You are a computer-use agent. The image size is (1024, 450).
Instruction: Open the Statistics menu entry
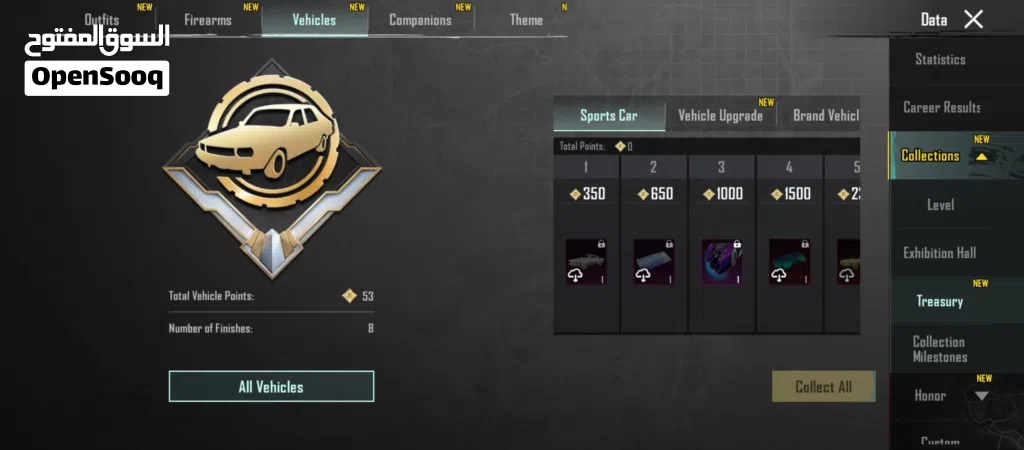click(940, 60)
